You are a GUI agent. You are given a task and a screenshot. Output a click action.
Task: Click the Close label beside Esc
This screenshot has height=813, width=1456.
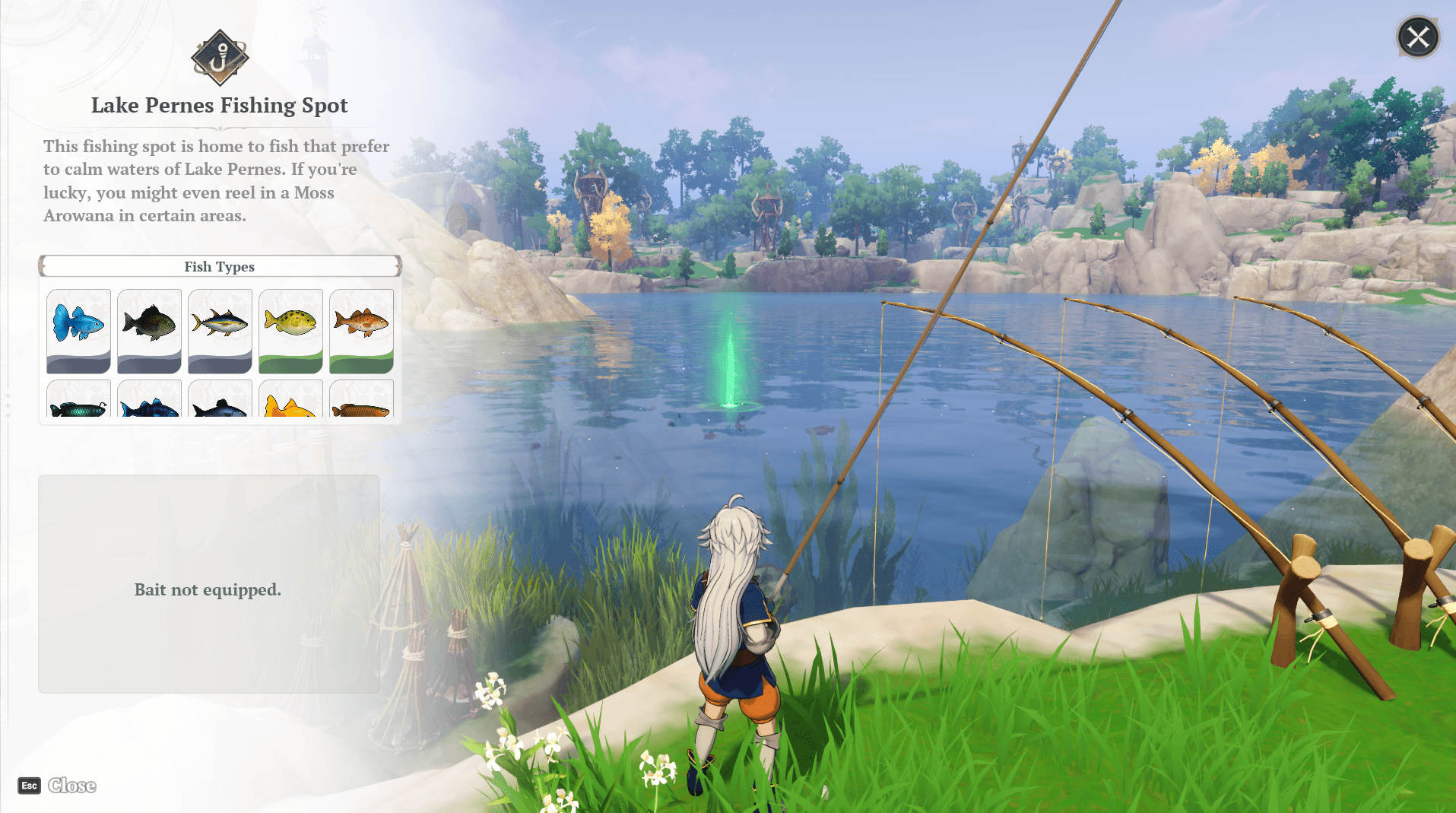pyautogui.click(x=72, y=786)
